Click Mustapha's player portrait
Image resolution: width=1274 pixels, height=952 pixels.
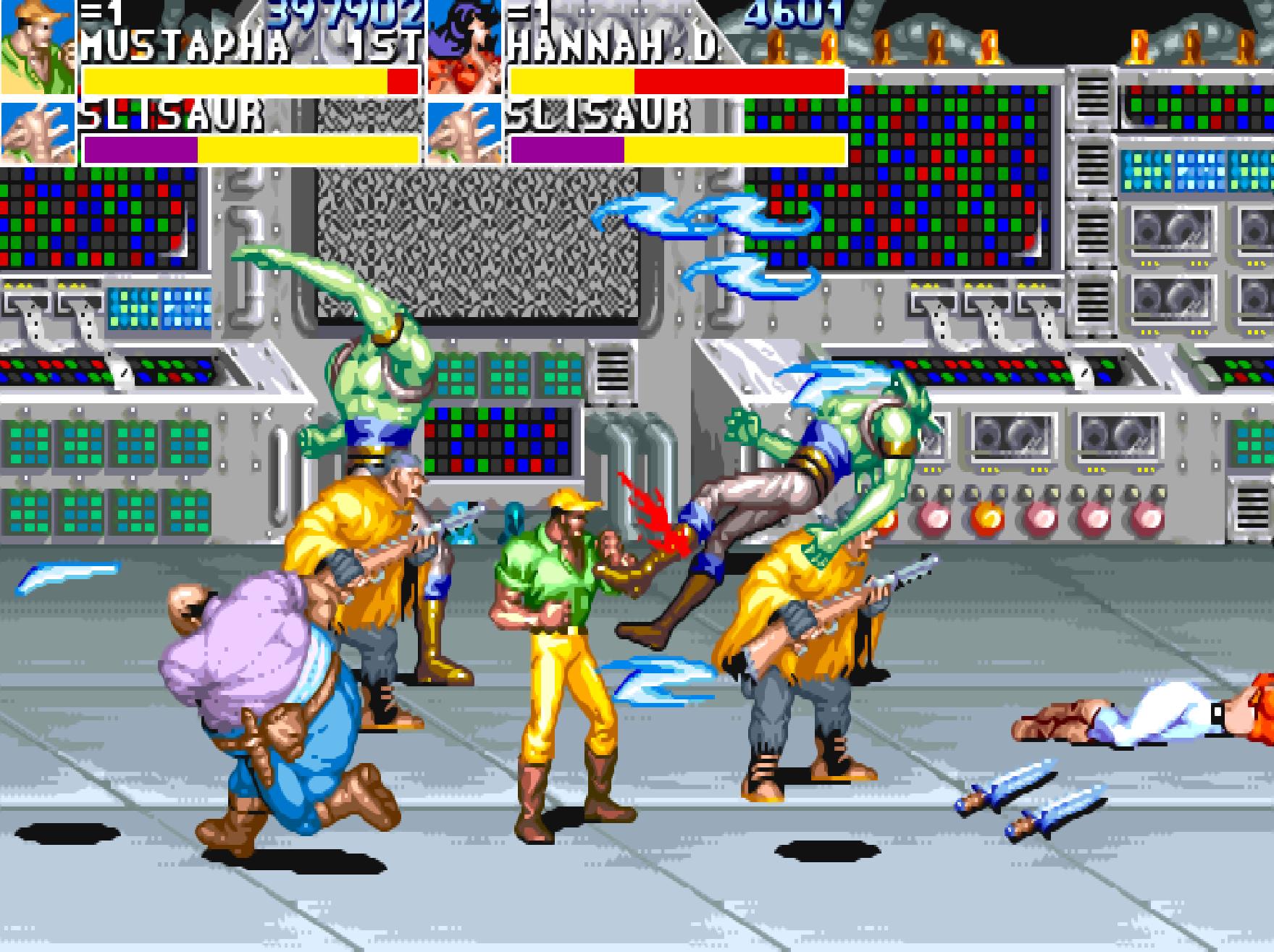(x=38, y=47)
